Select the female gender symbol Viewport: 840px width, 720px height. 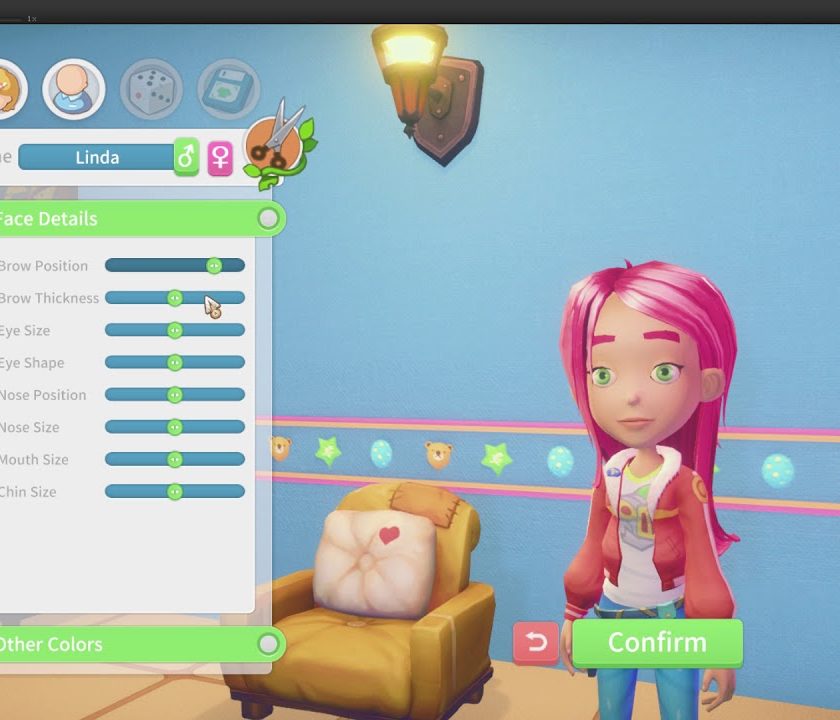220,157
